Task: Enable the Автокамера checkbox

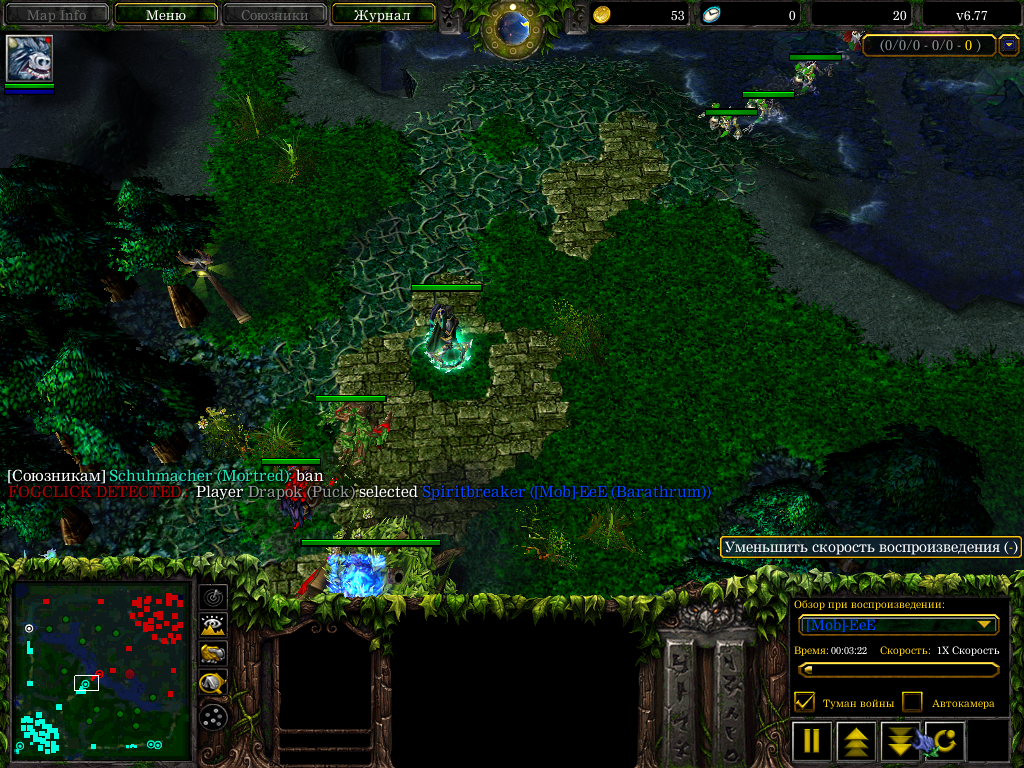Action: coord(912,702)
